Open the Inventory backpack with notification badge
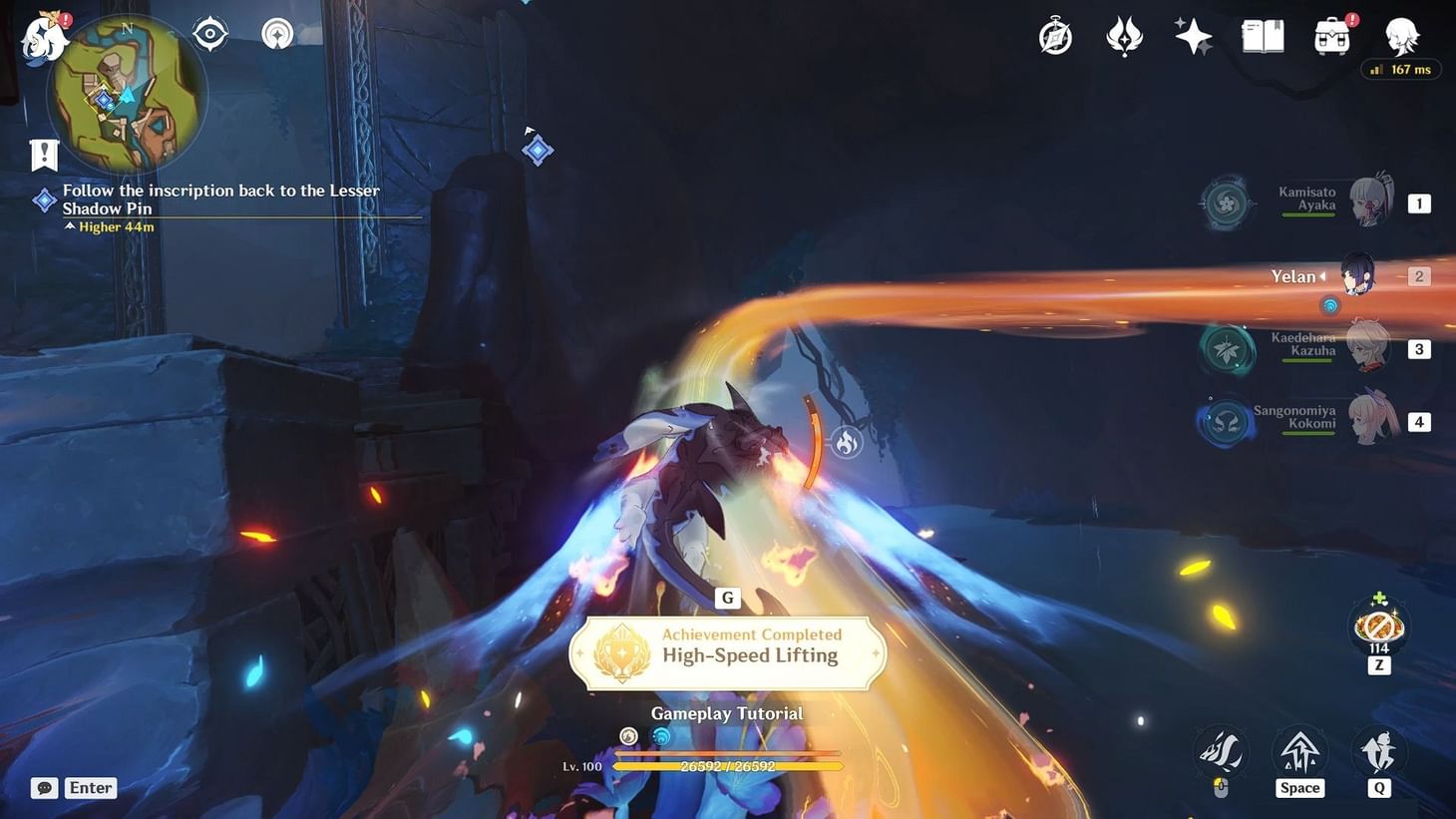Viewport: 1456px width, 819px height. 1331,40
